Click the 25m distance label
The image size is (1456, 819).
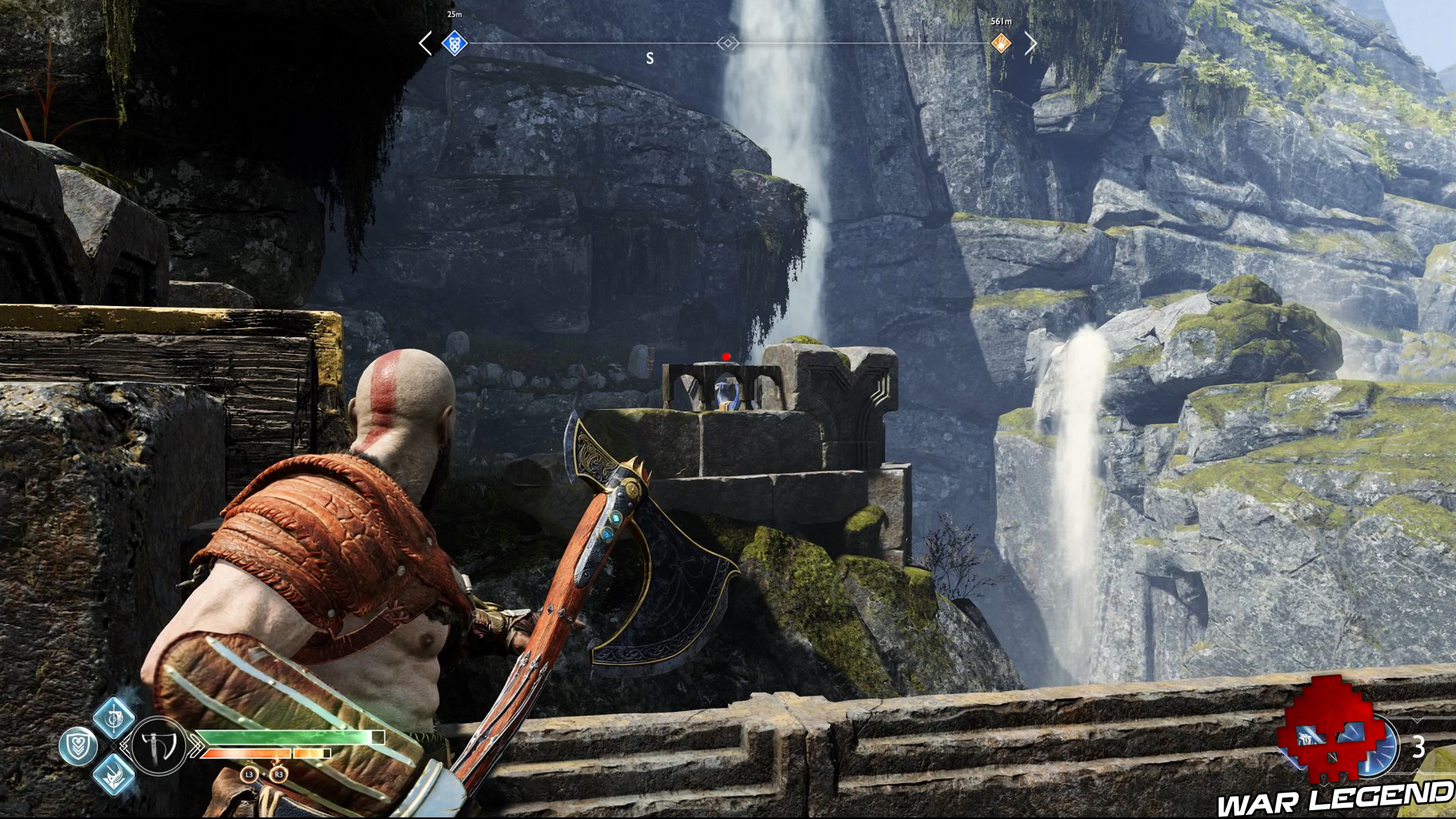point(453,13)
